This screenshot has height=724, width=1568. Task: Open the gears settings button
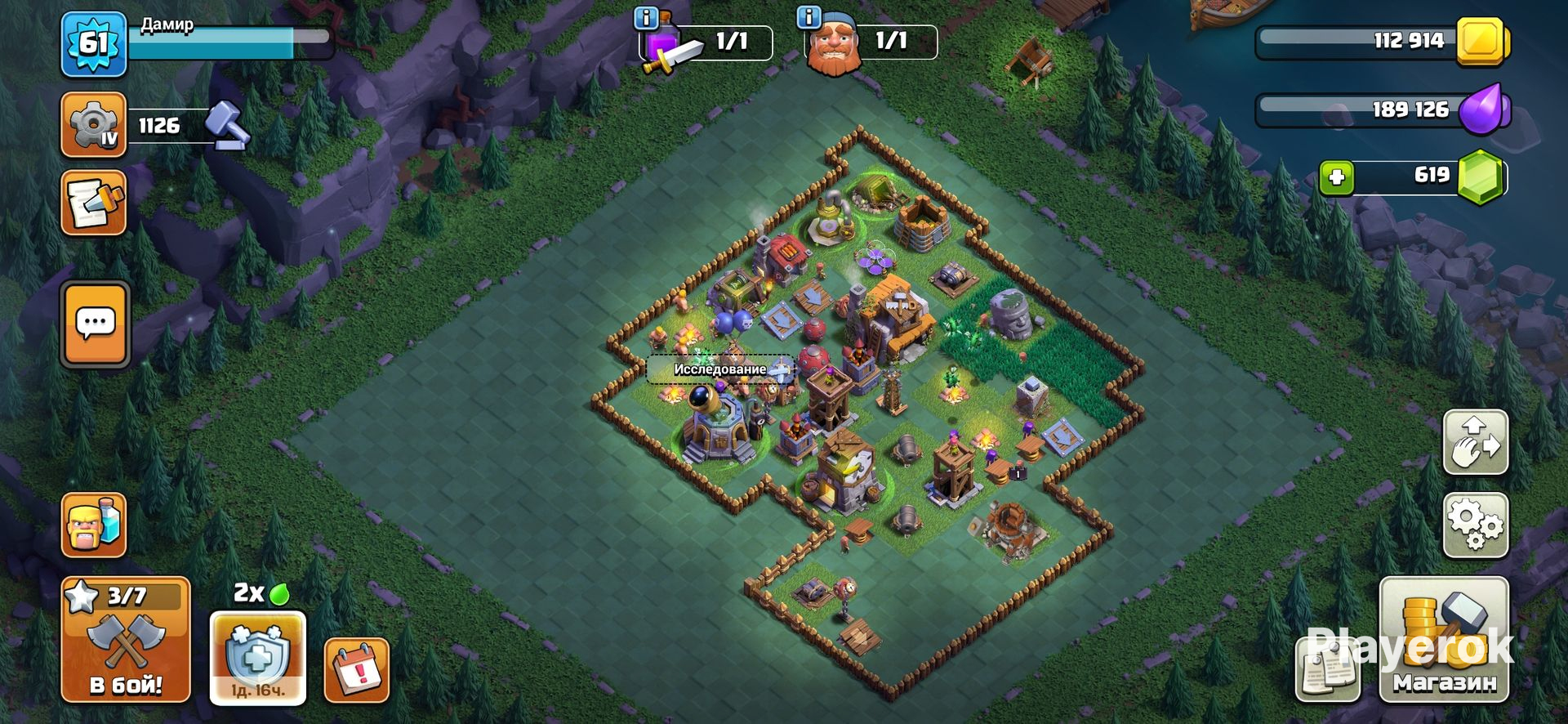click(1476, 525)
